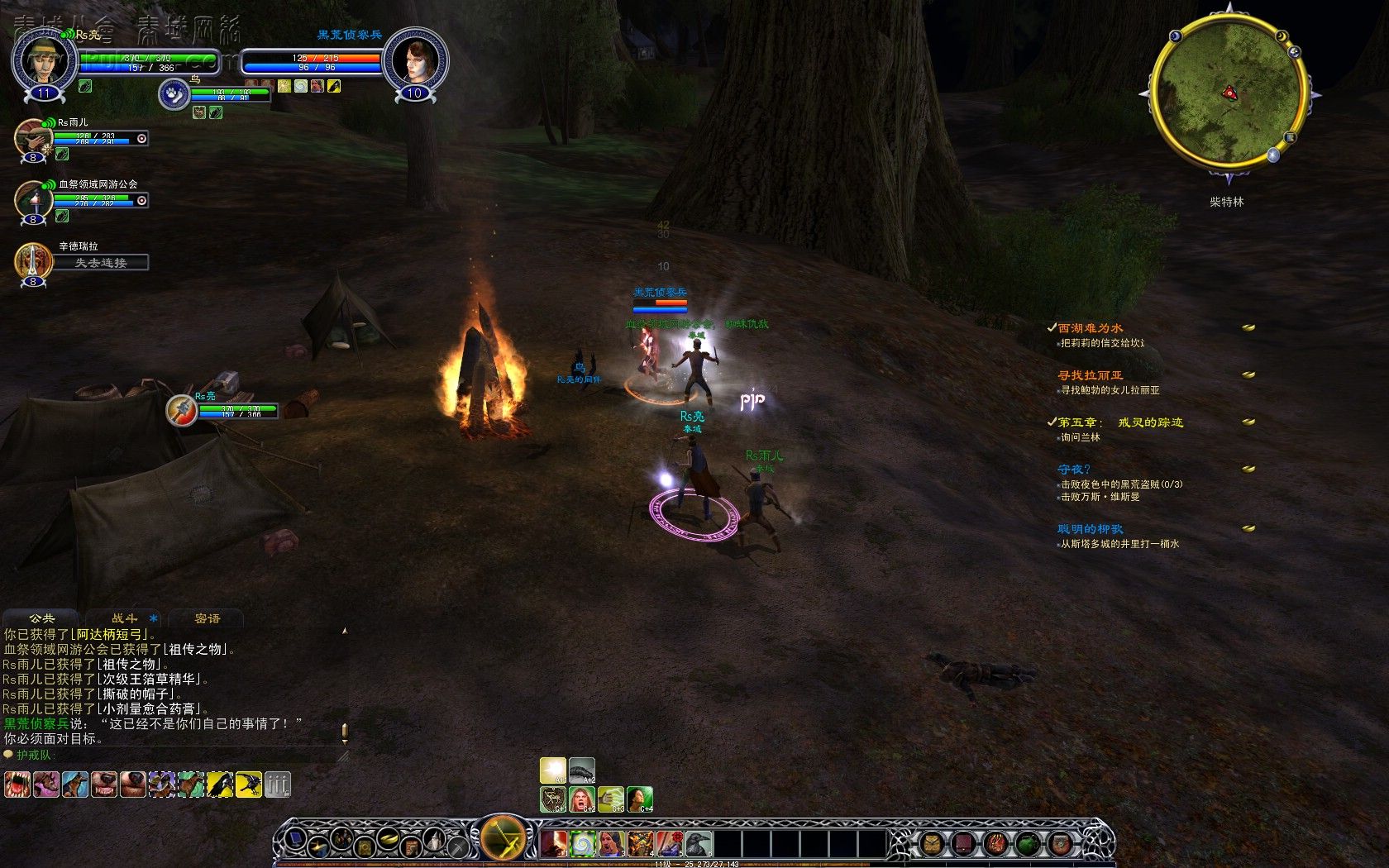Screen dimensions: 1389x868
Task: Click the crossed sword auto-attack button
Action: tap(503, 838)
